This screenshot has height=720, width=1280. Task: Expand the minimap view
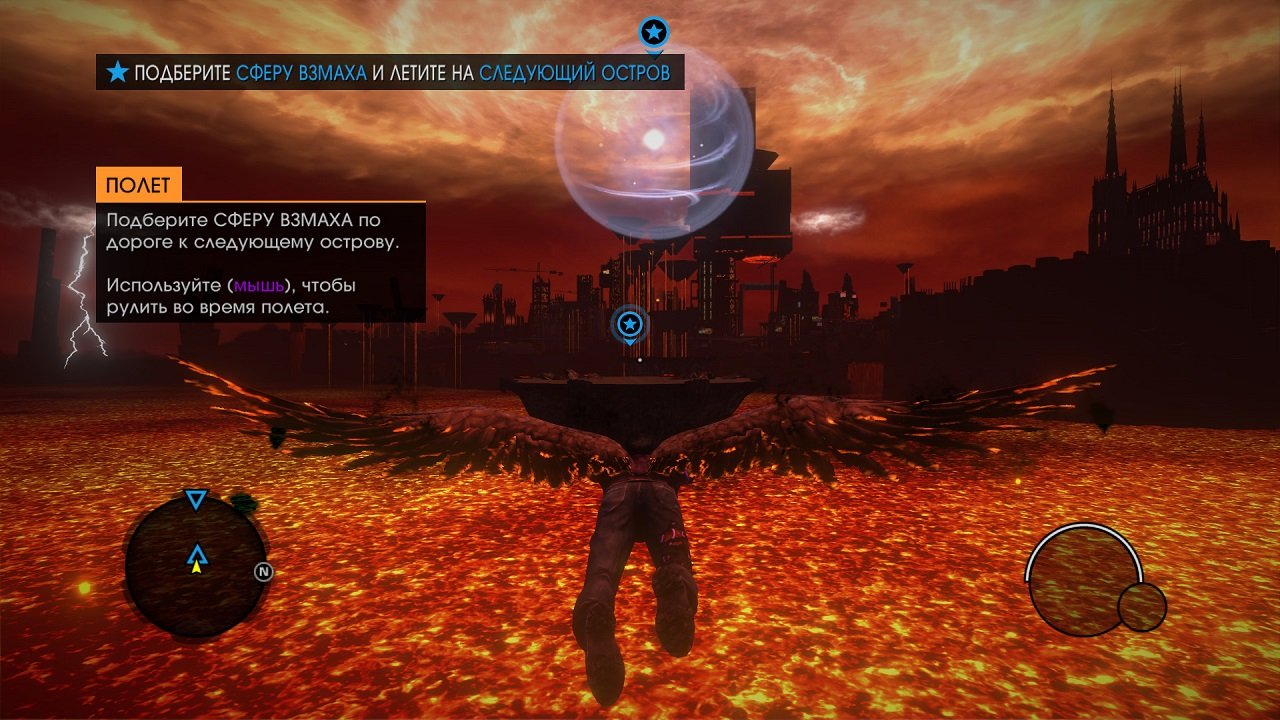(x=196, y=570)
